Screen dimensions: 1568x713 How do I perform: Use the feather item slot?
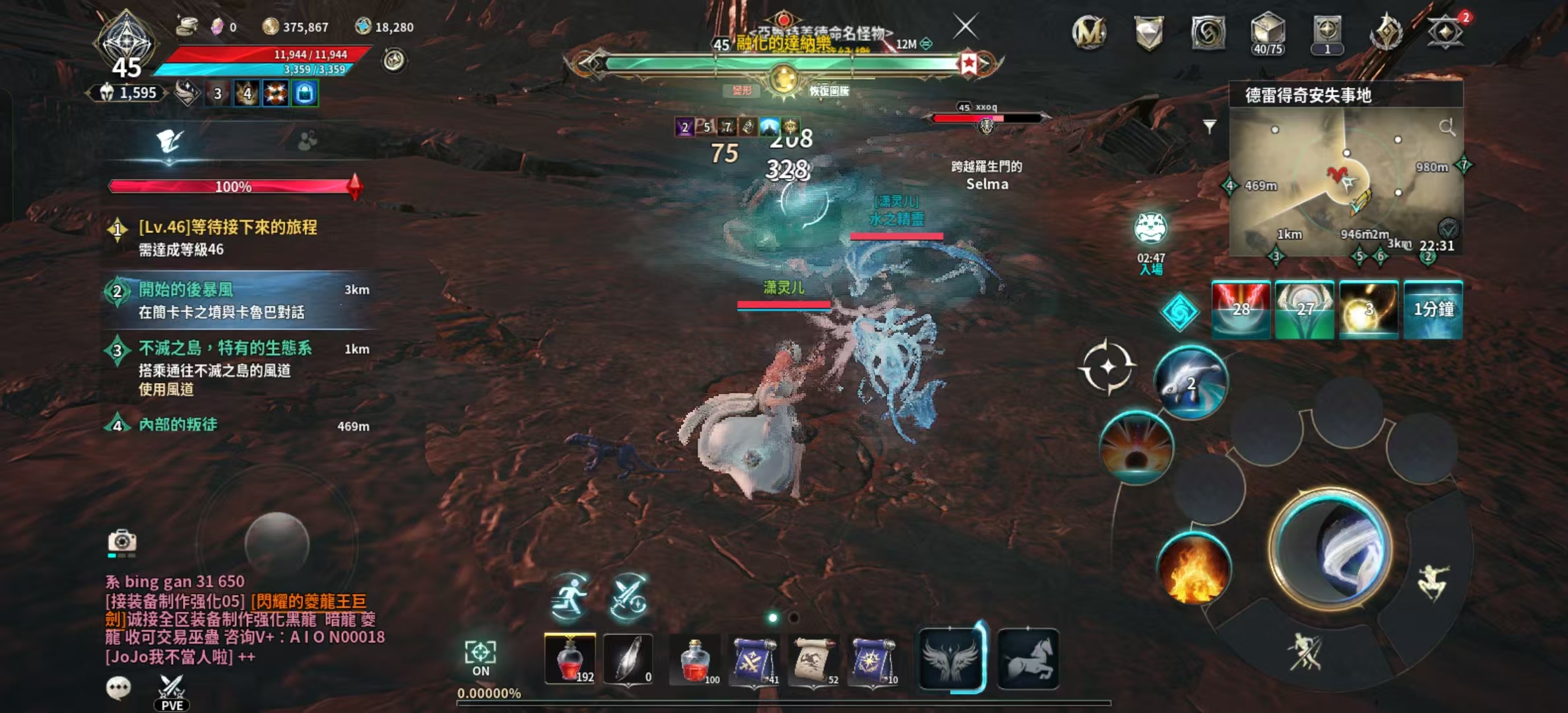(628, 659)
